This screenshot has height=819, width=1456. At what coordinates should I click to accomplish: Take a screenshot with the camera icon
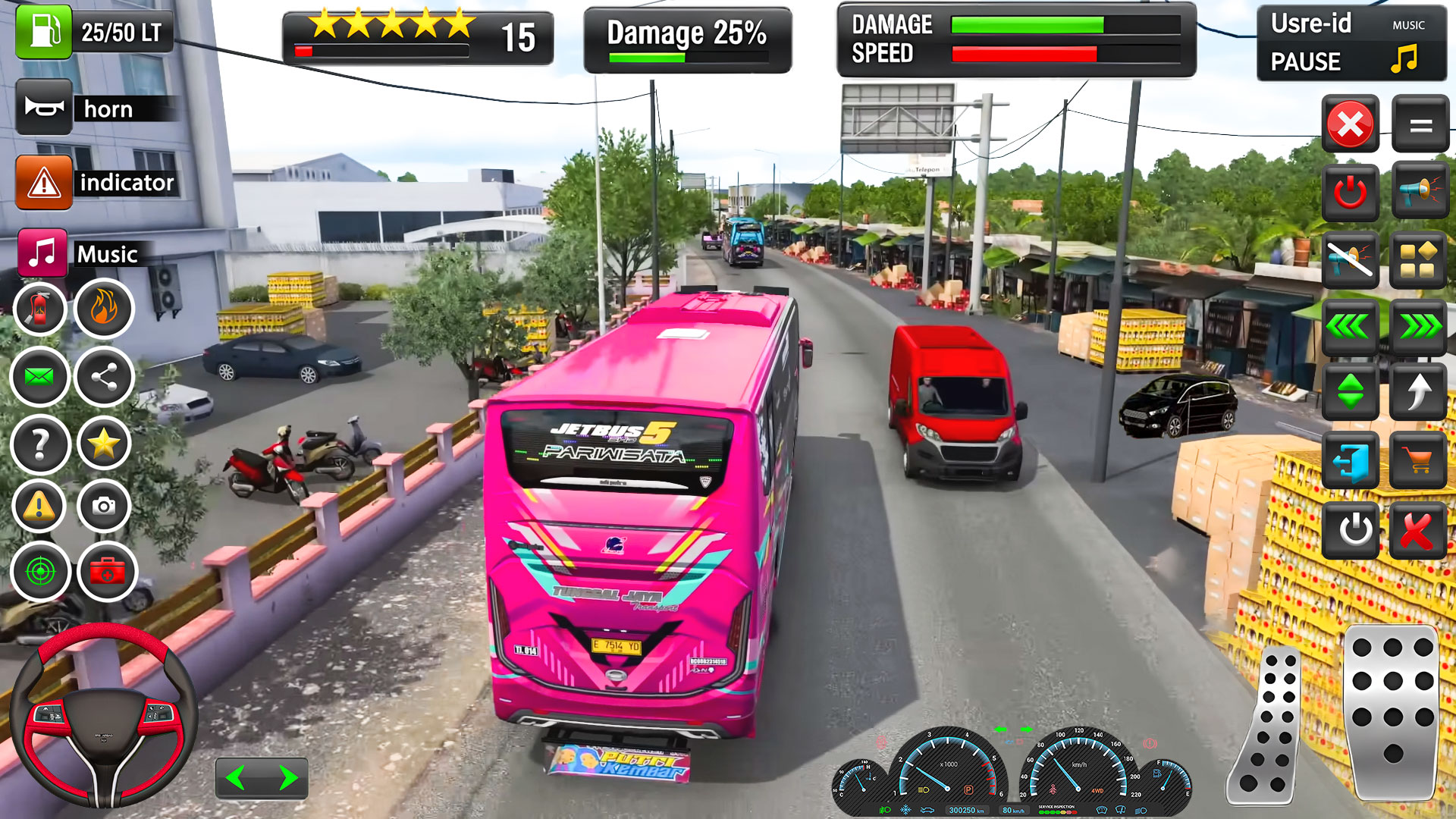click(x=104, y=506)
